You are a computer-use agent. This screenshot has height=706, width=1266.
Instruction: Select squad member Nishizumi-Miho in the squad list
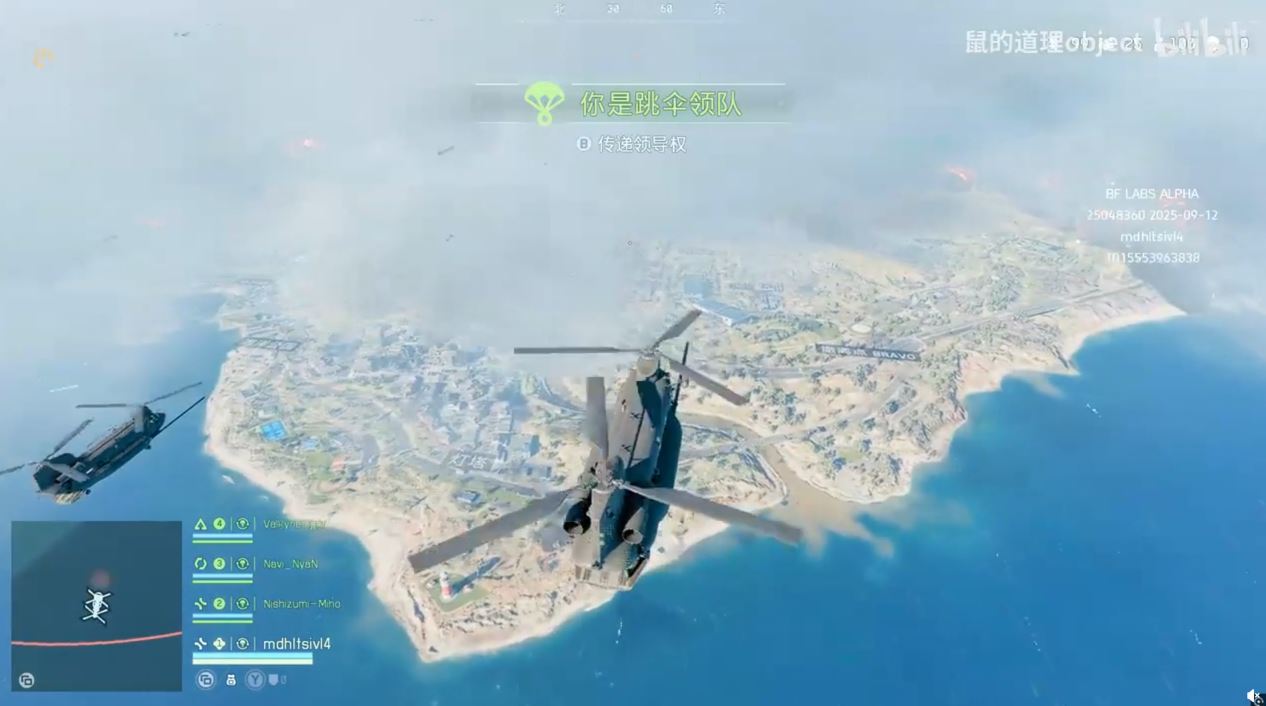click(301, 604)
